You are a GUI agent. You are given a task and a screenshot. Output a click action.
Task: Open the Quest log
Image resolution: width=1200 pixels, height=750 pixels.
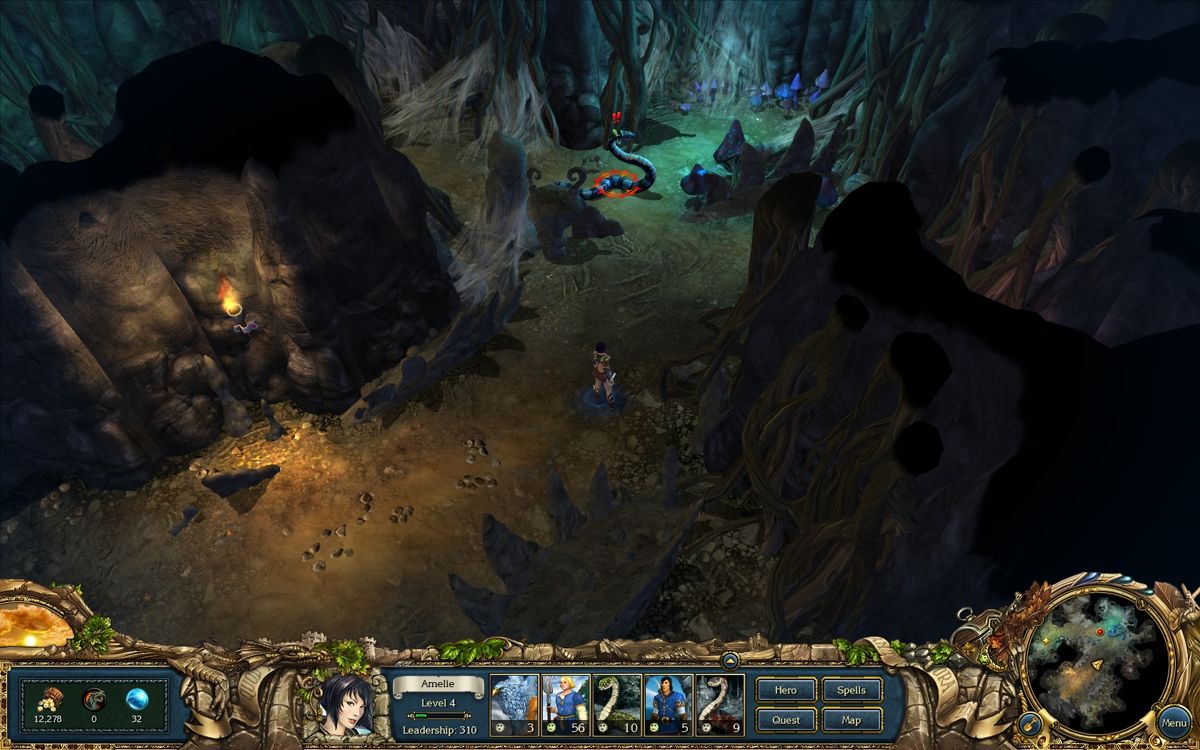tap(785, 720)
